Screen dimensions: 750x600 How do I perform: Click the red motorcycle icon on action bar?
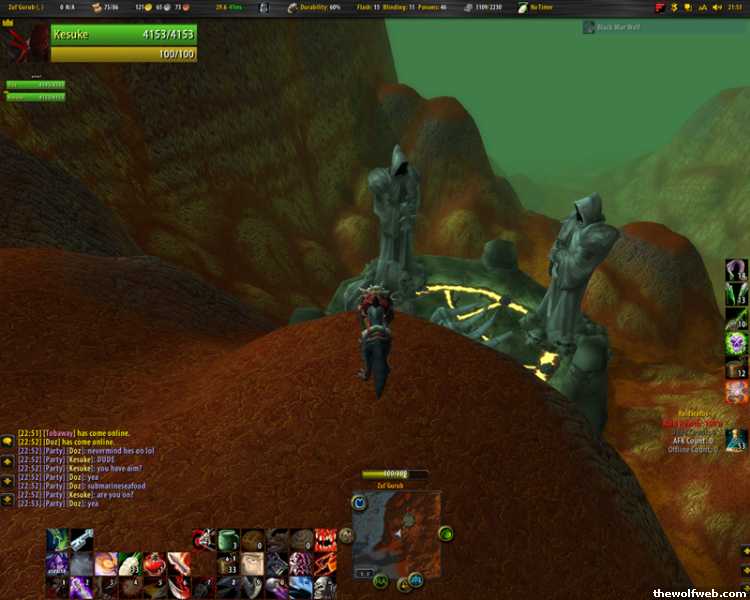(x=203, y=540)
